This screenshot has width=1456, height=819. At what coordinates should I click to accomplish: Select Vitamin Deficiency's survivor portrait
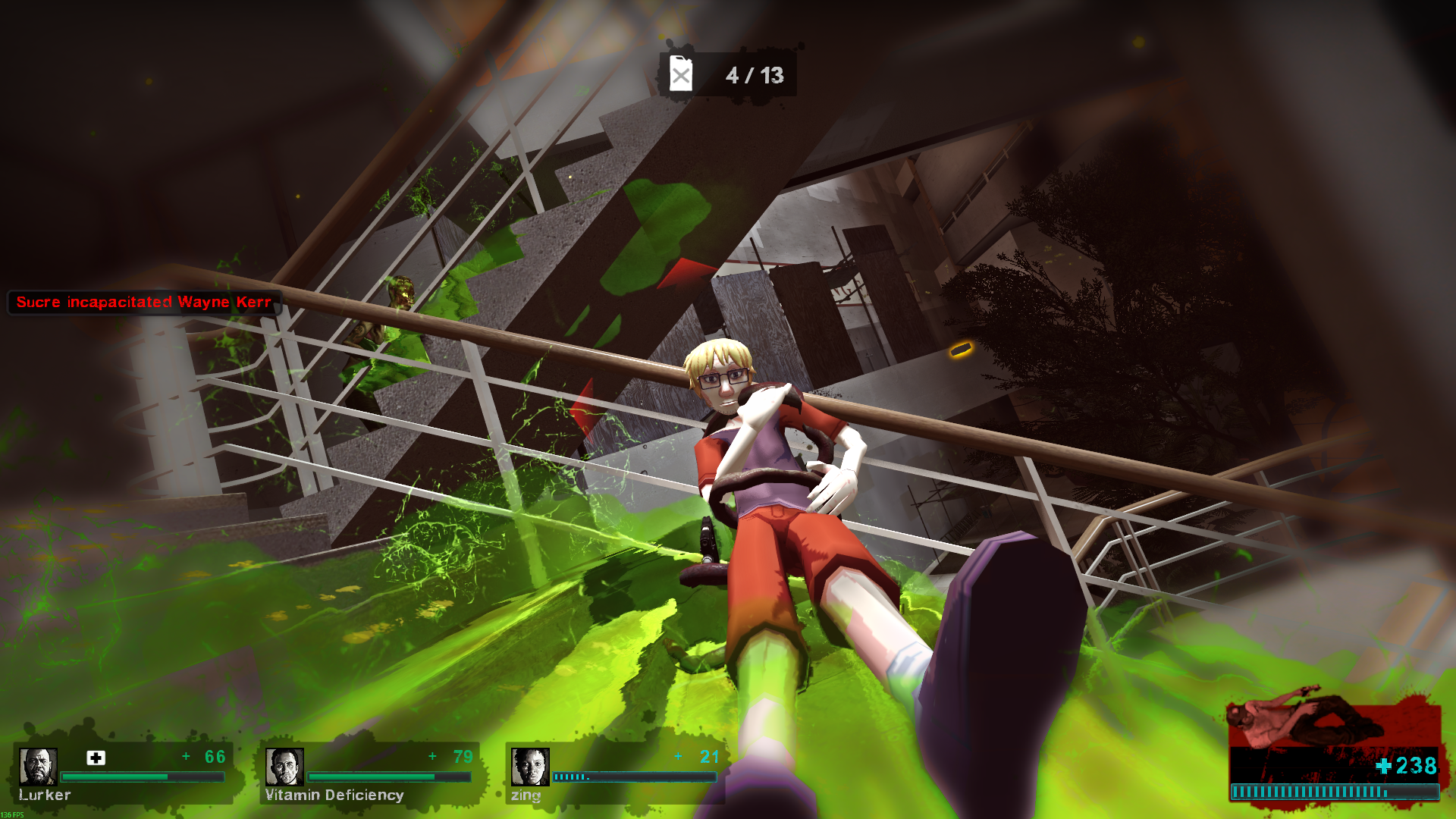284,767
